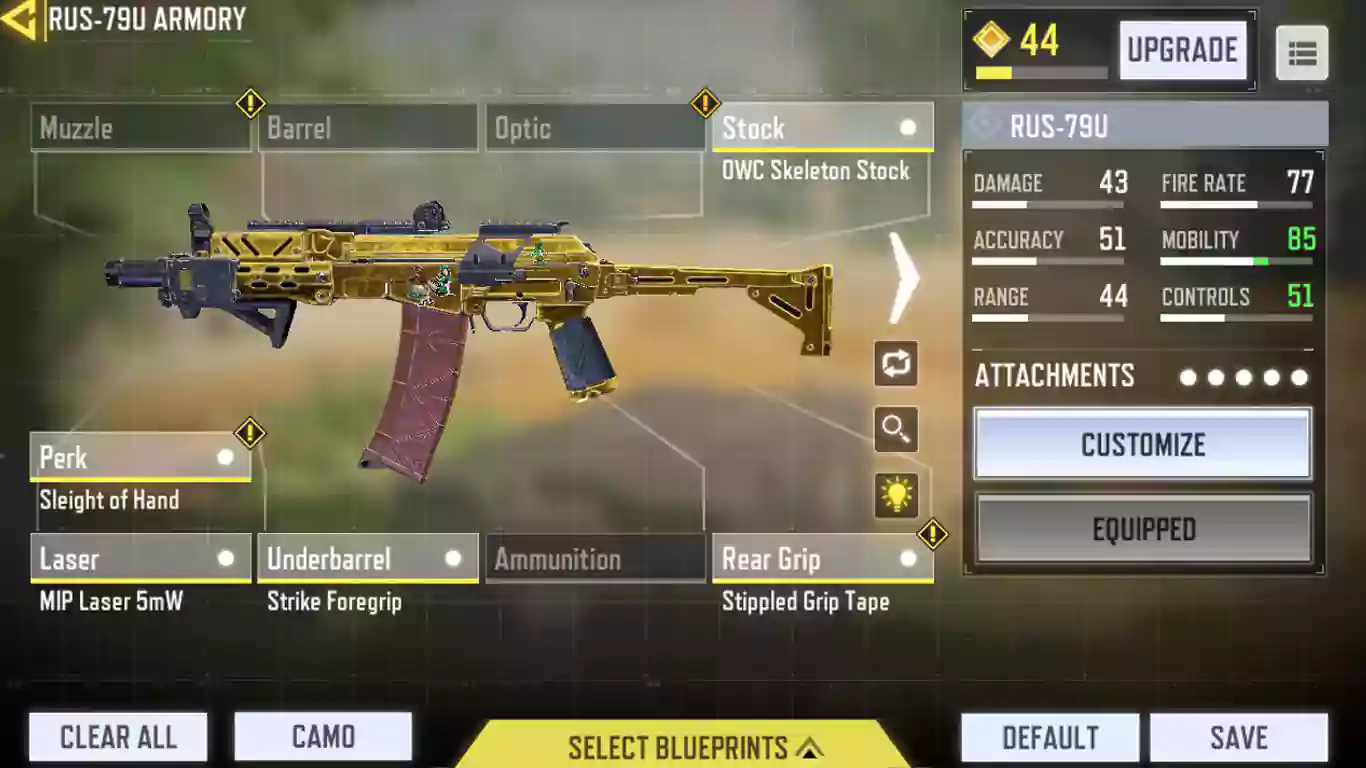Open the Ammunition attachment slot
Screen dimensions: 1366x768
tap(595, 559)
